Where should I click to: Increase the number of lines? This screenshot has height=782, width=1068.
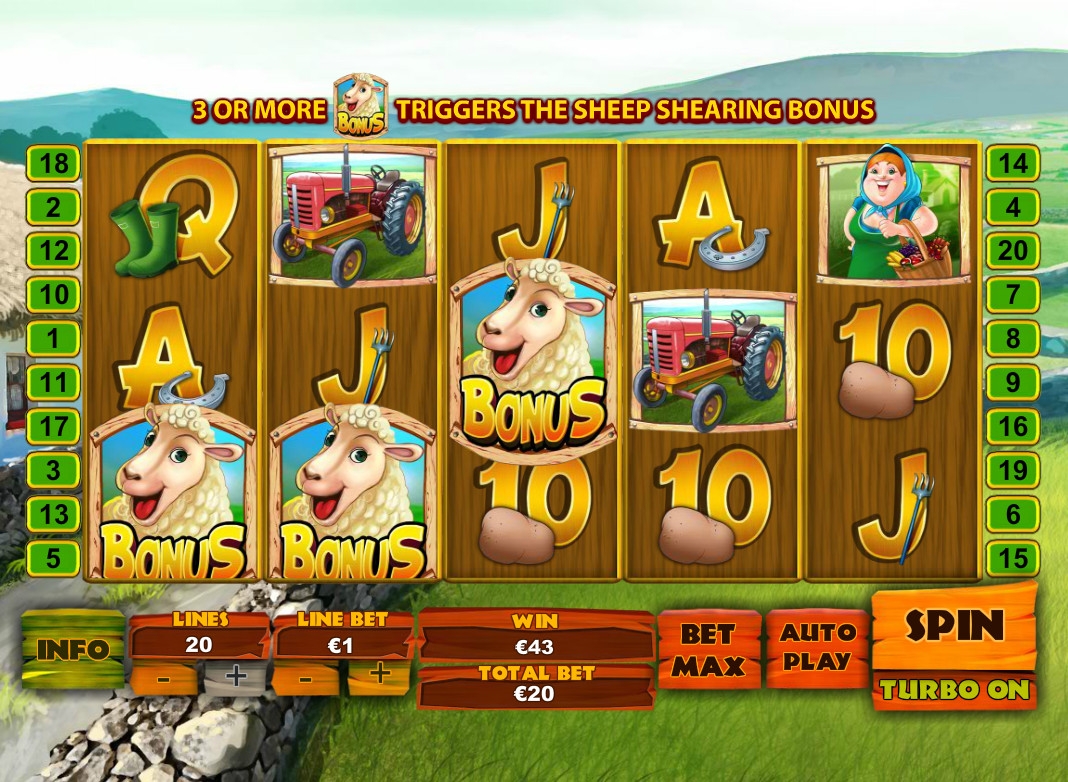coord(235,676)
